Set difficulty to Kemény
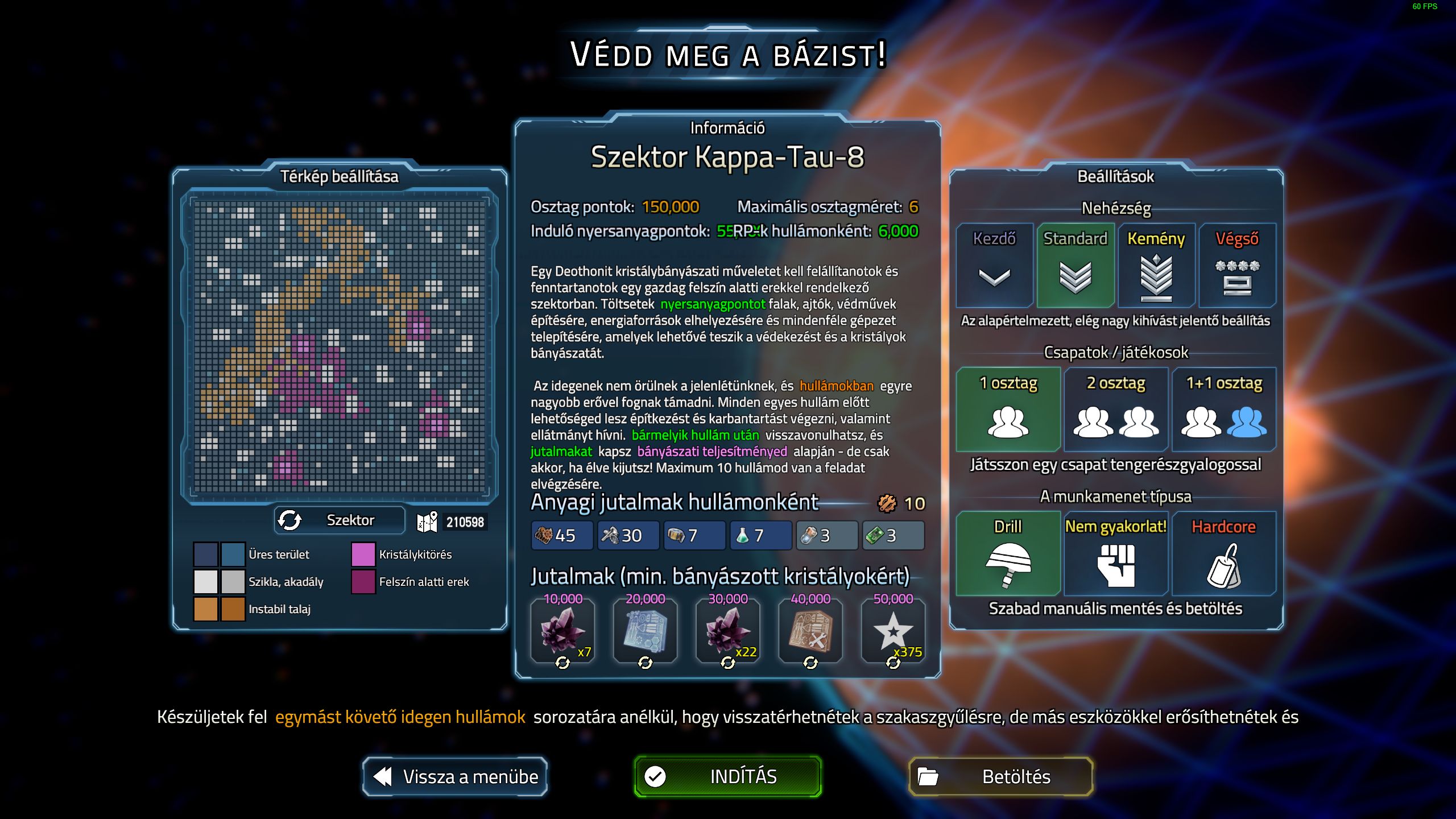Image resolution: width=1456 pixels, height=819 pixels. [x=1156, y=265]
